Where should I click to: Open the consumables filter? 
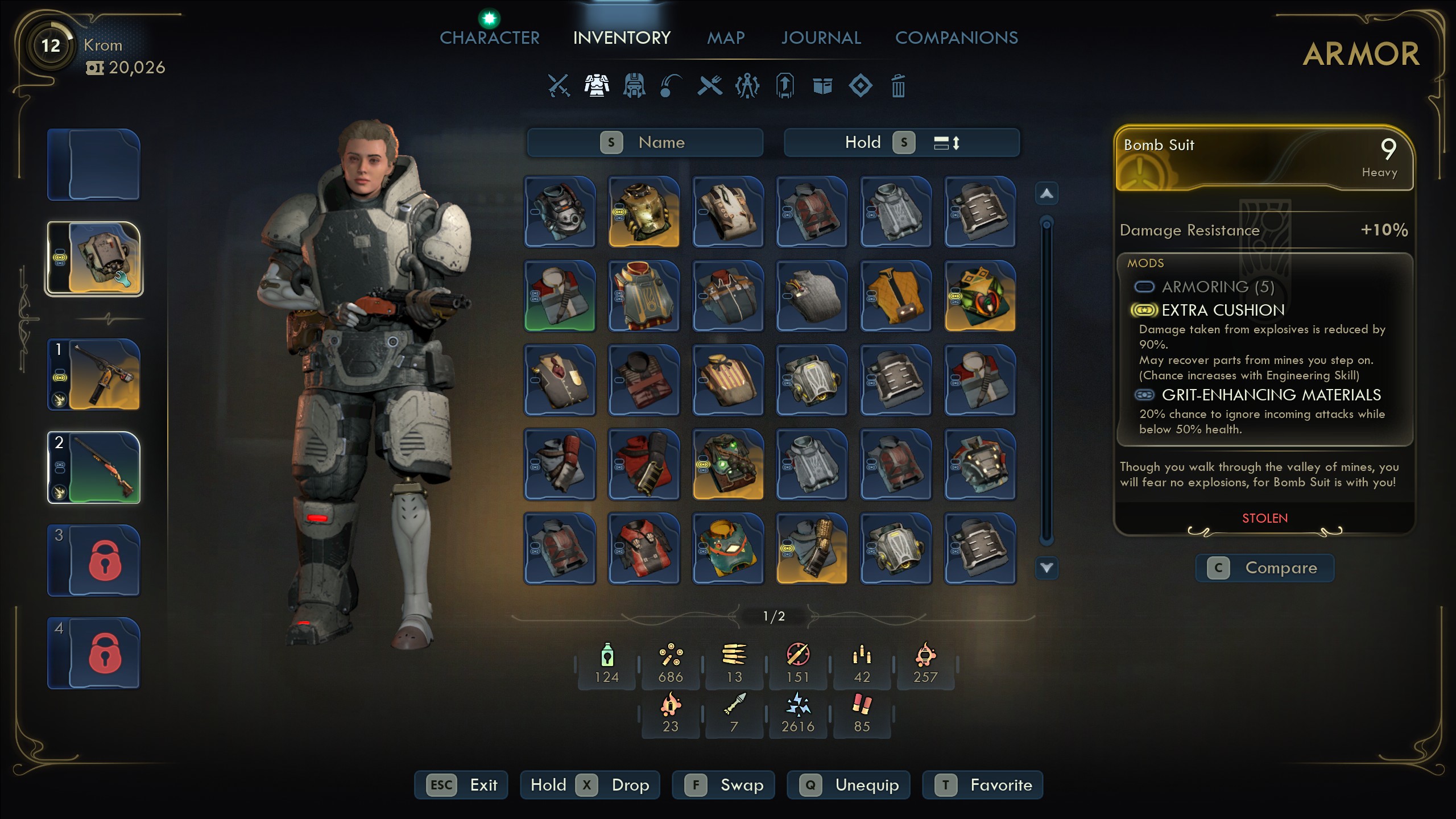(671, 85)
